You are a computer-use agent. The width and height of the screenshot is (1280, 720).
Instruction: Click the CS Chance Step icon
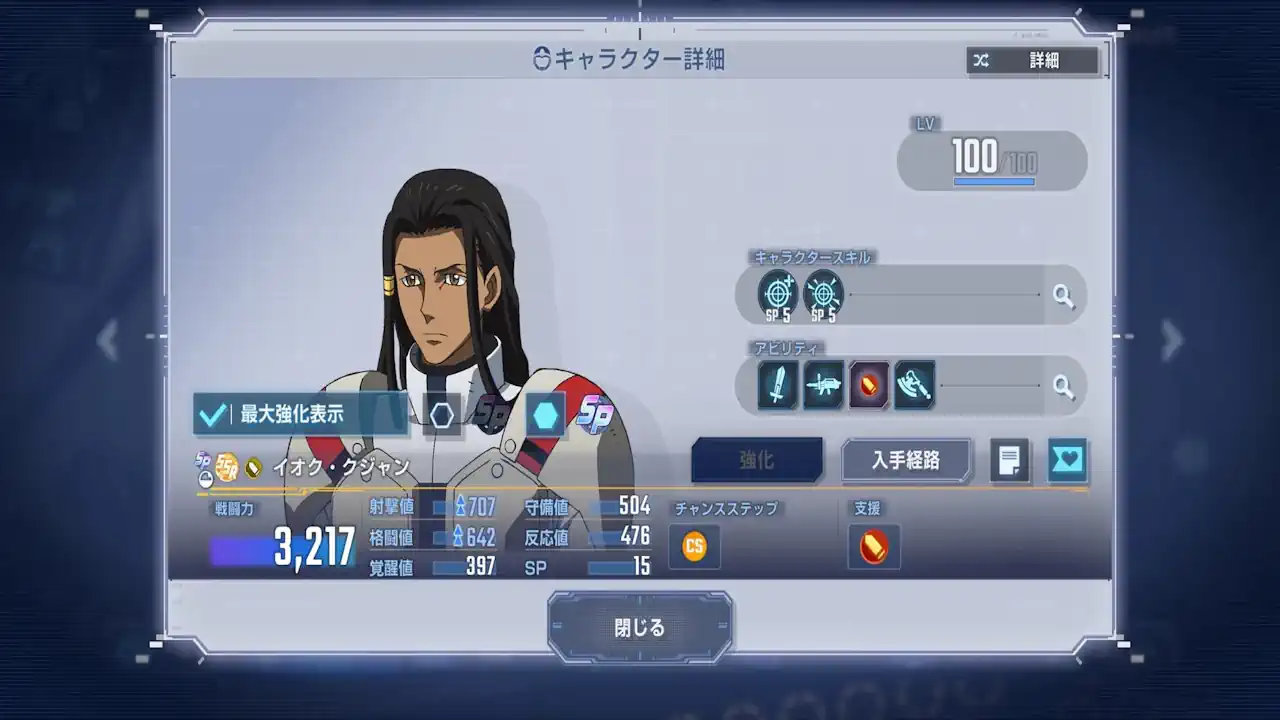click(x=694, y=547)
